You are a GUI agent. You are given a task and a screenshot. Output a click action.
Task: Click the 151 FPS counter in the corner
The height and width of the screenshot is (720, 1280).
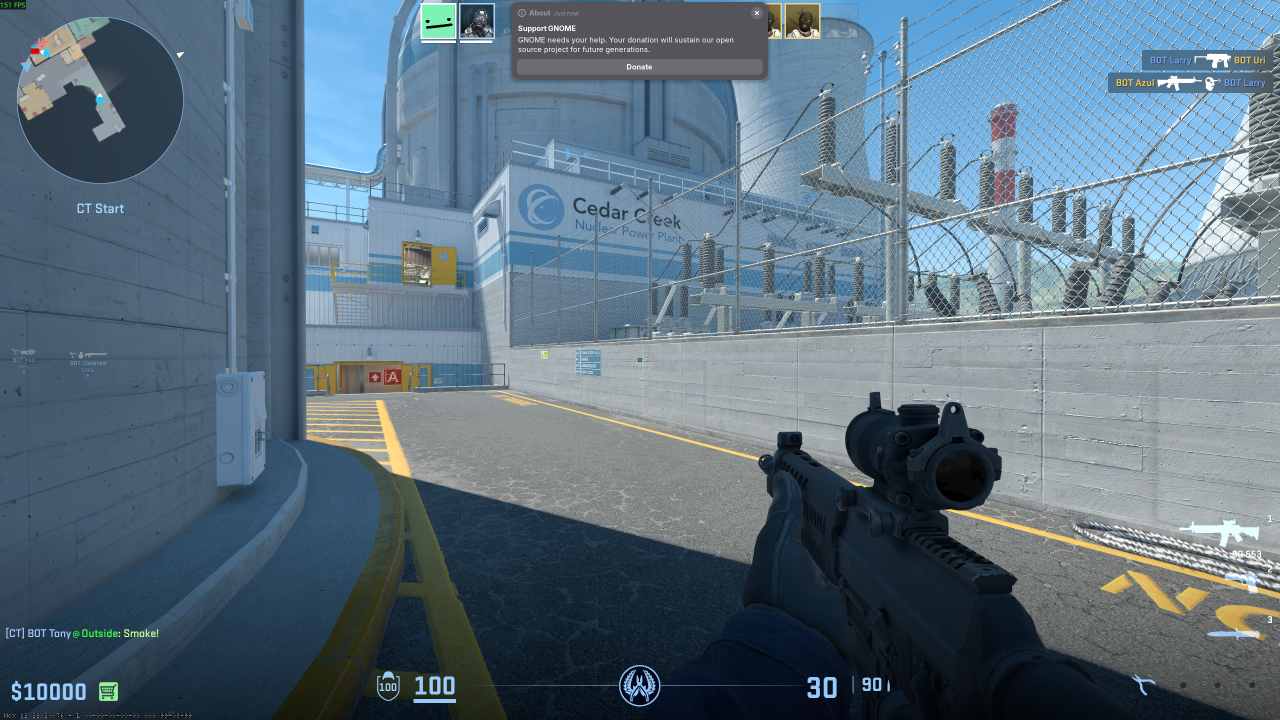click(x=13, y=5)
